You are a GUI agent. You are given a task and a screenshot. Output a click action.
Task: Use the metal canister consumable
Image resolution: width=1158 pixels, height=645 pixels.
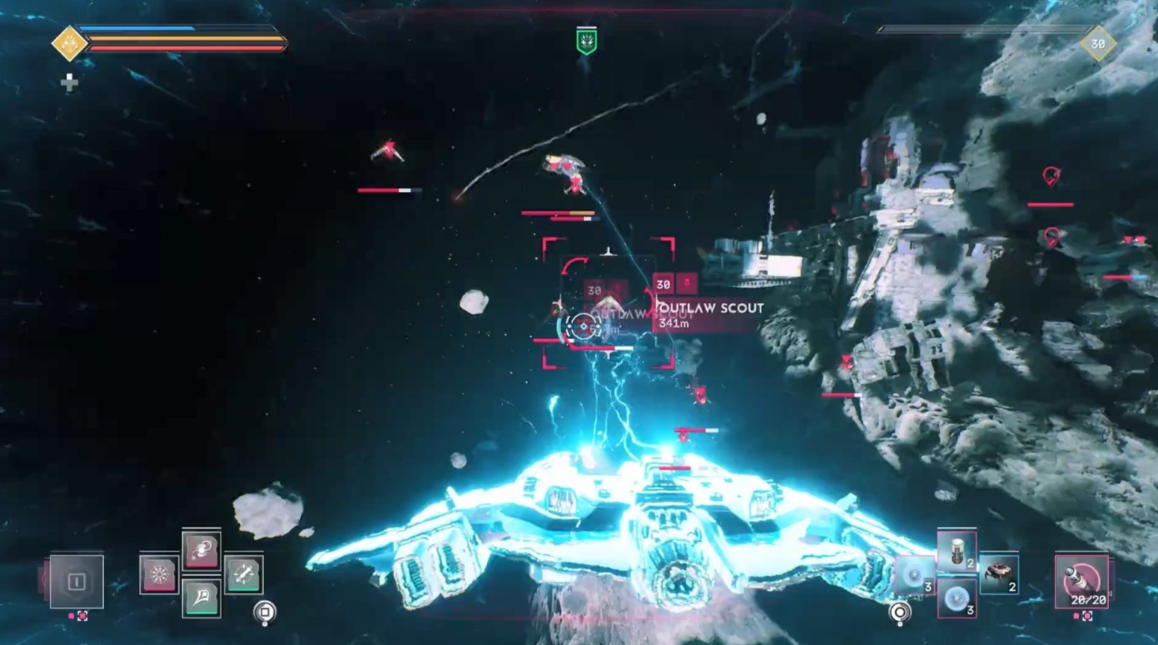coord(956,551)
